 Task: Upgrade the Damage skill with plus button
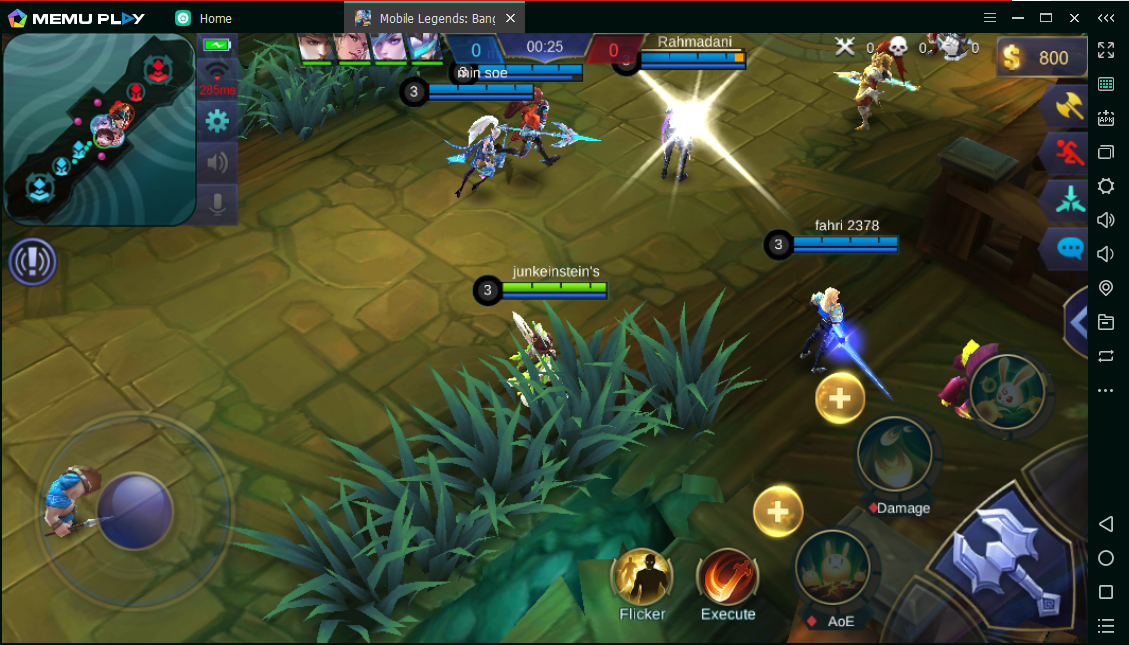[840, 400]
